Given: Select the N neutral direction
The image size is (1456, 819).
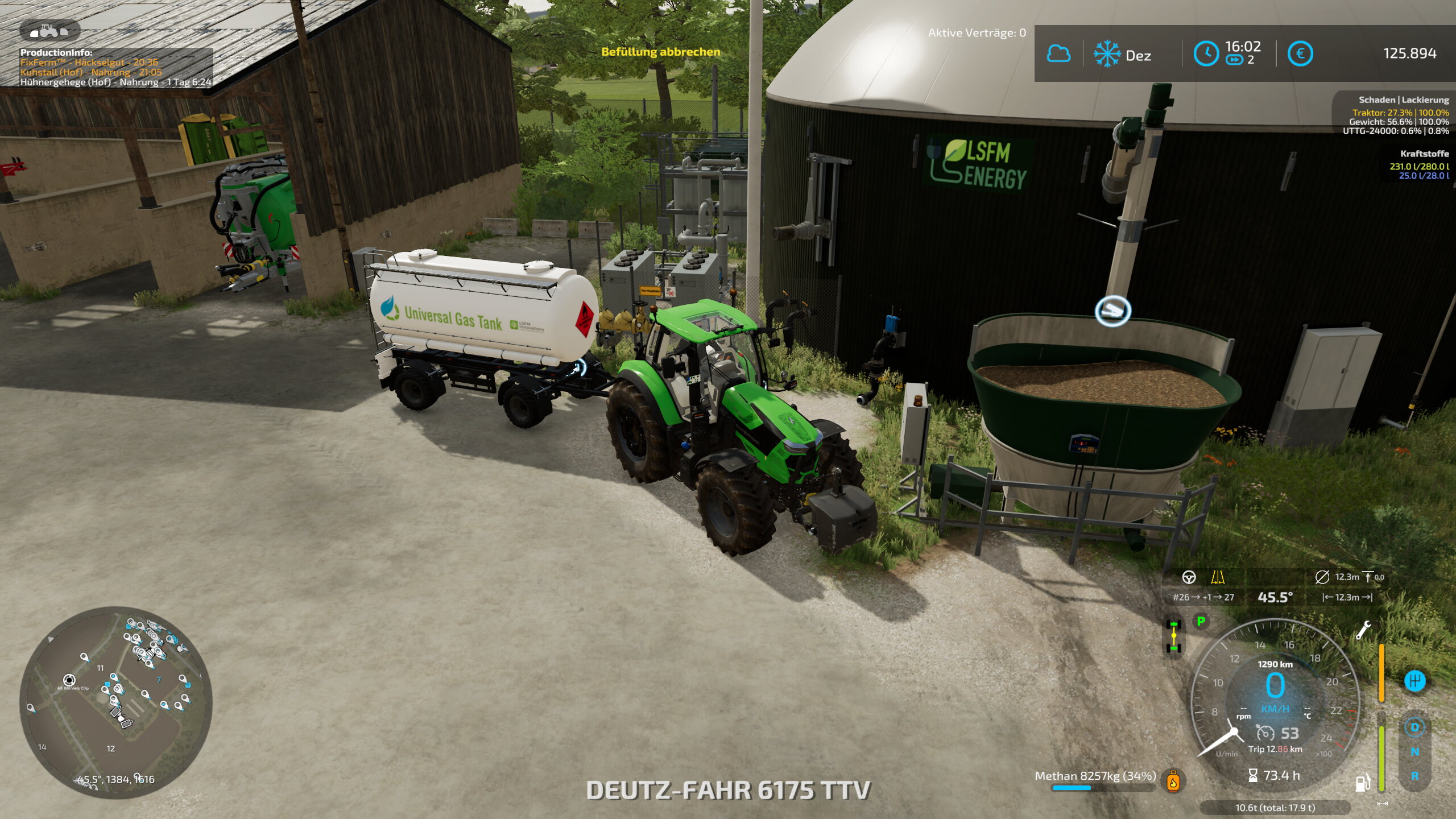Looking at the screenshot, I should 1414,752.
